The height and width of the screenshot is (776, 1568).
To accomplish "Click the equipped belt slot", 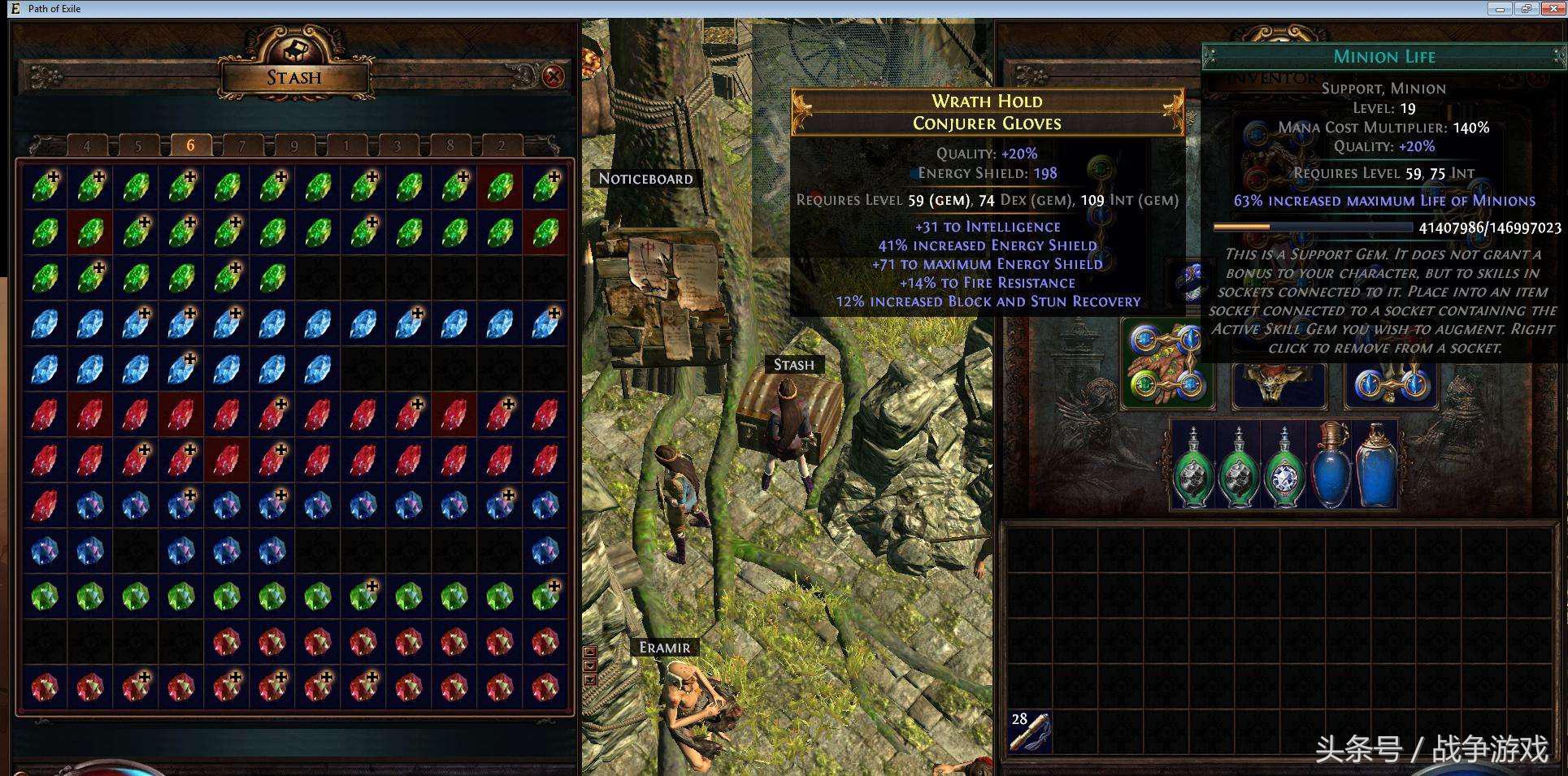I will tap(1279, 384).
